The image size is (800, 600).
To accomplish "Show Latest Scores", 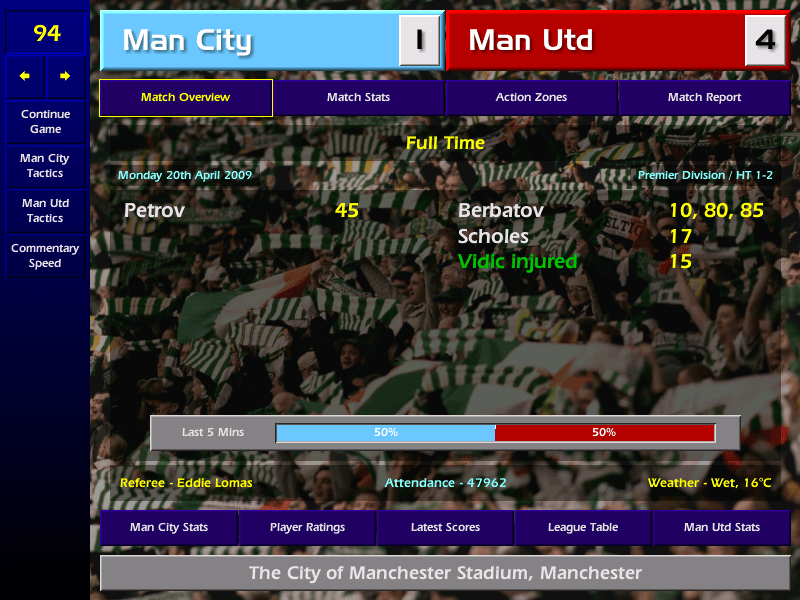I will click(445, 527).
